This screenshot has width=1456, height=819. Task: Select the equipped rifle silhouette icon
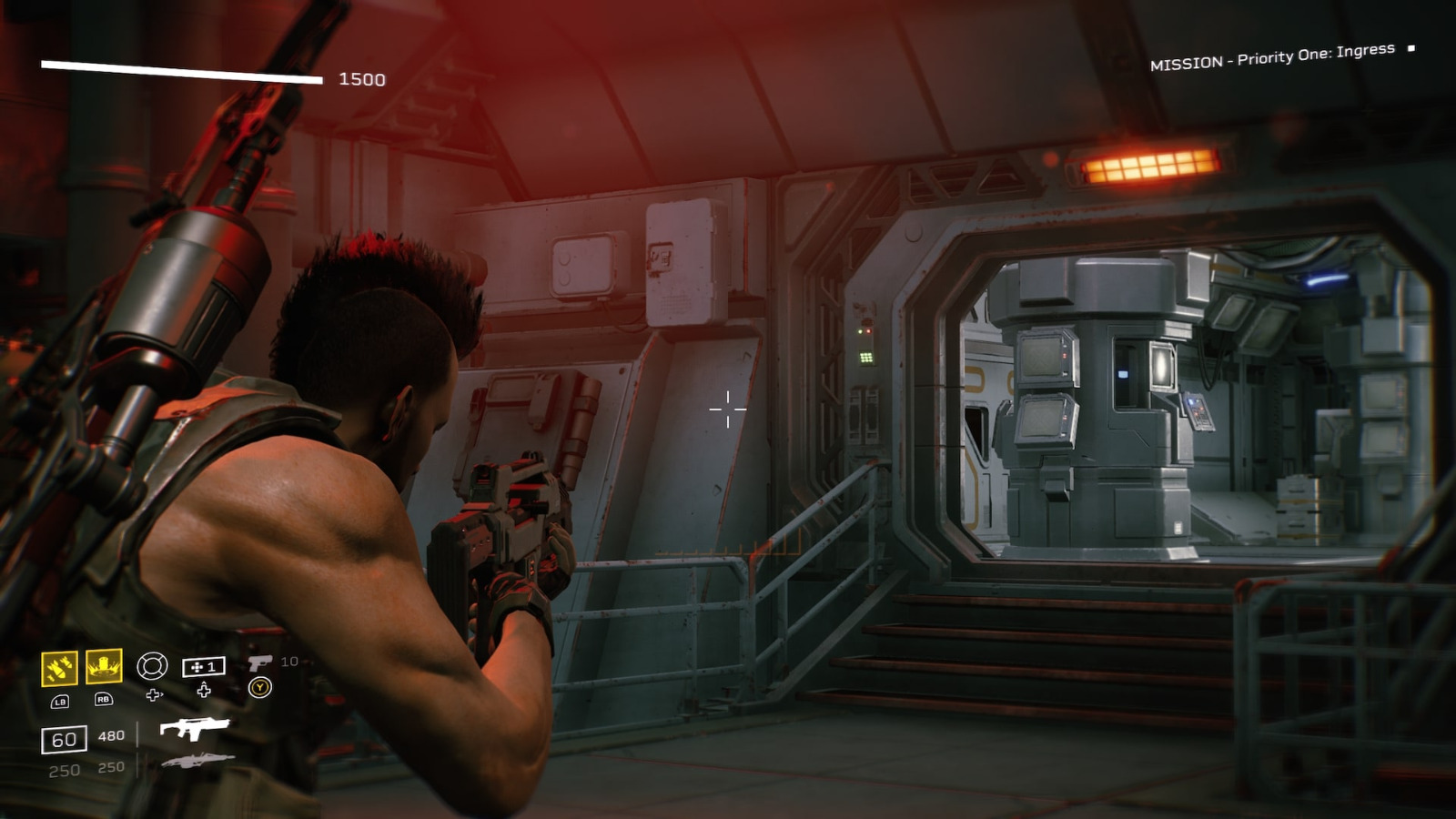(x=197, y=730)
